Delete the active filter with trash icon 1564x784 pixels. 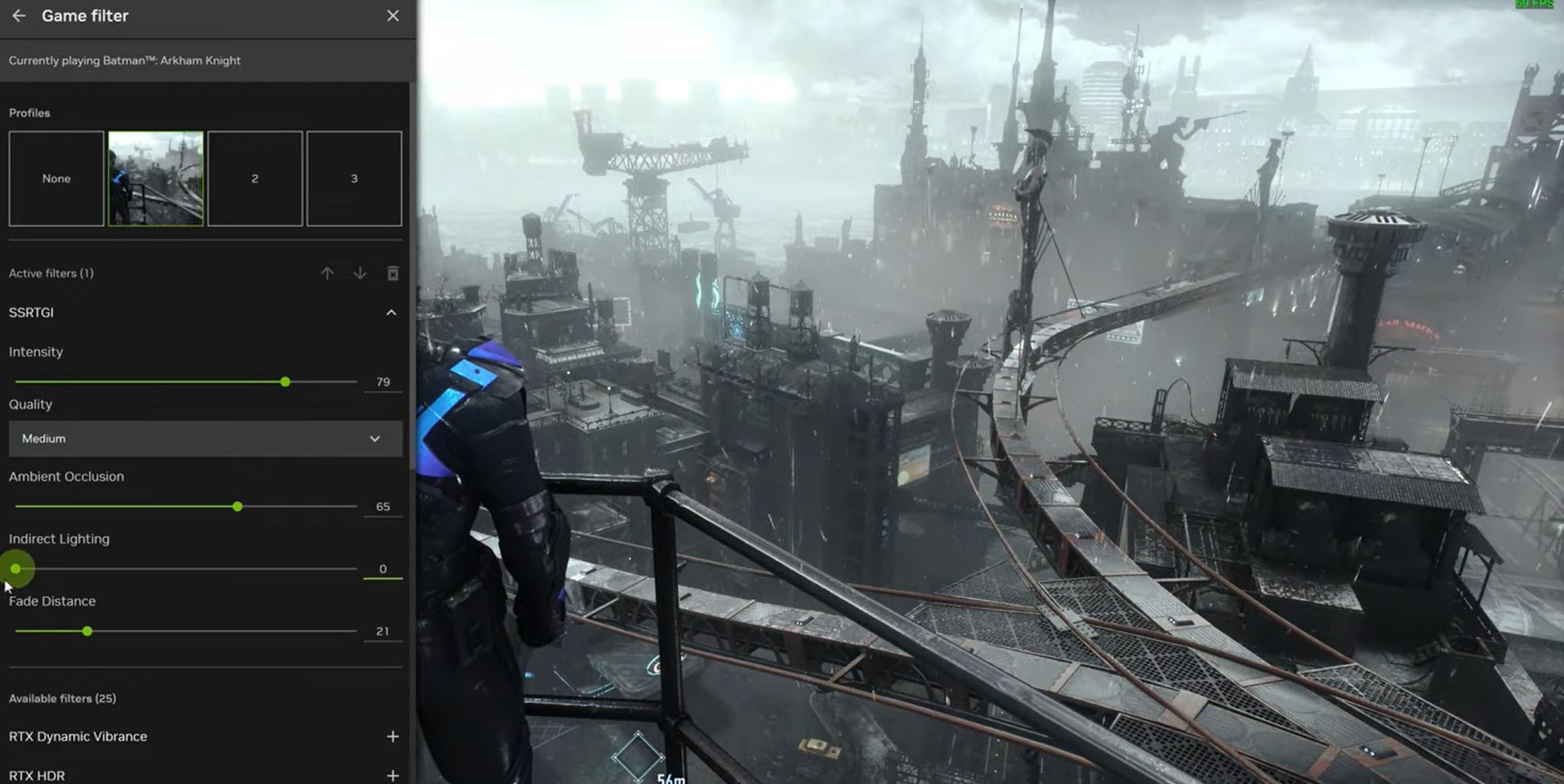[393, 273]
